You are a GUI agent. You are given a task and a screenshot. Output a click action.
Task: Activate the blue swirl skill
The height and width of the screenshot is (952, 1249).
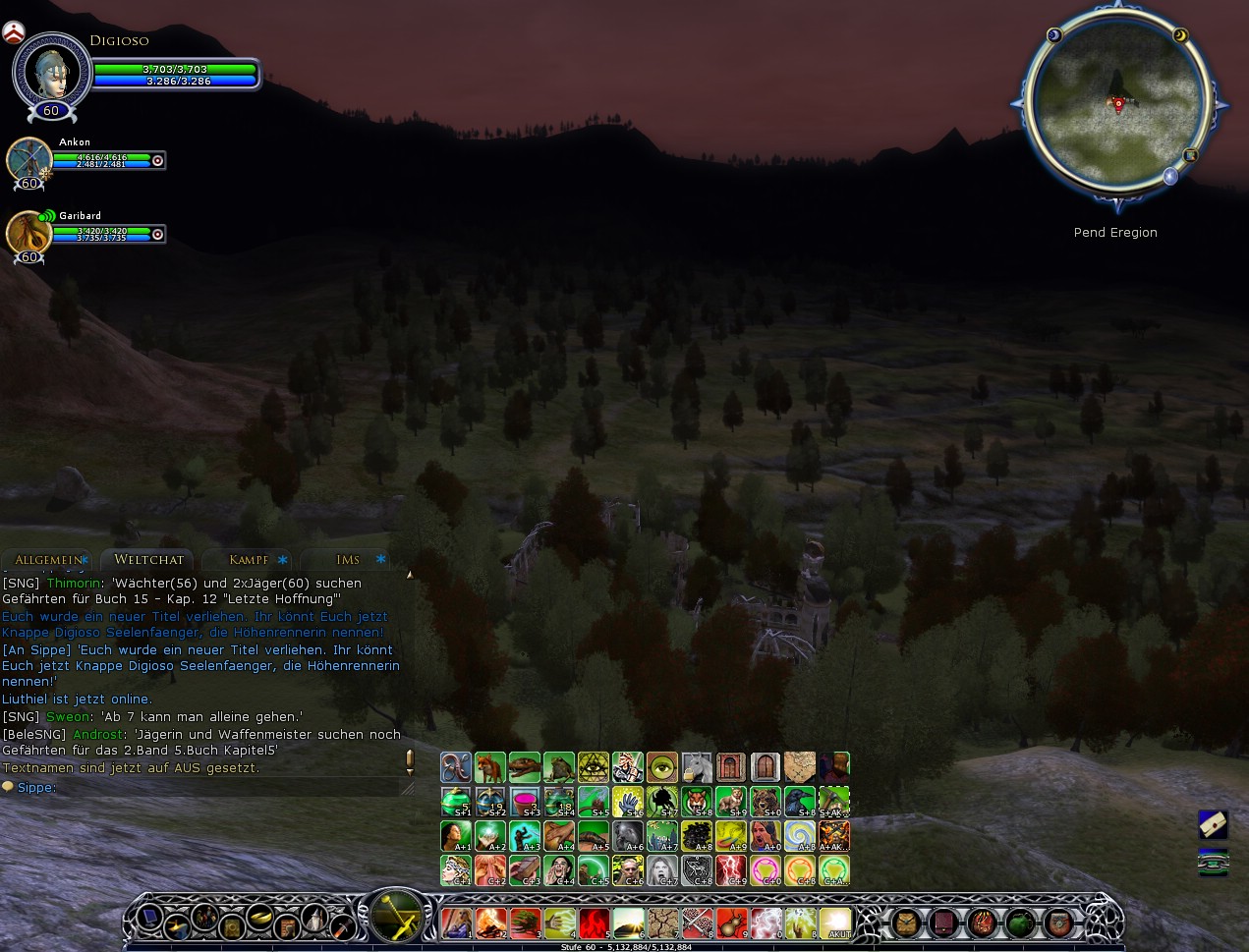(x=800, y=836)
